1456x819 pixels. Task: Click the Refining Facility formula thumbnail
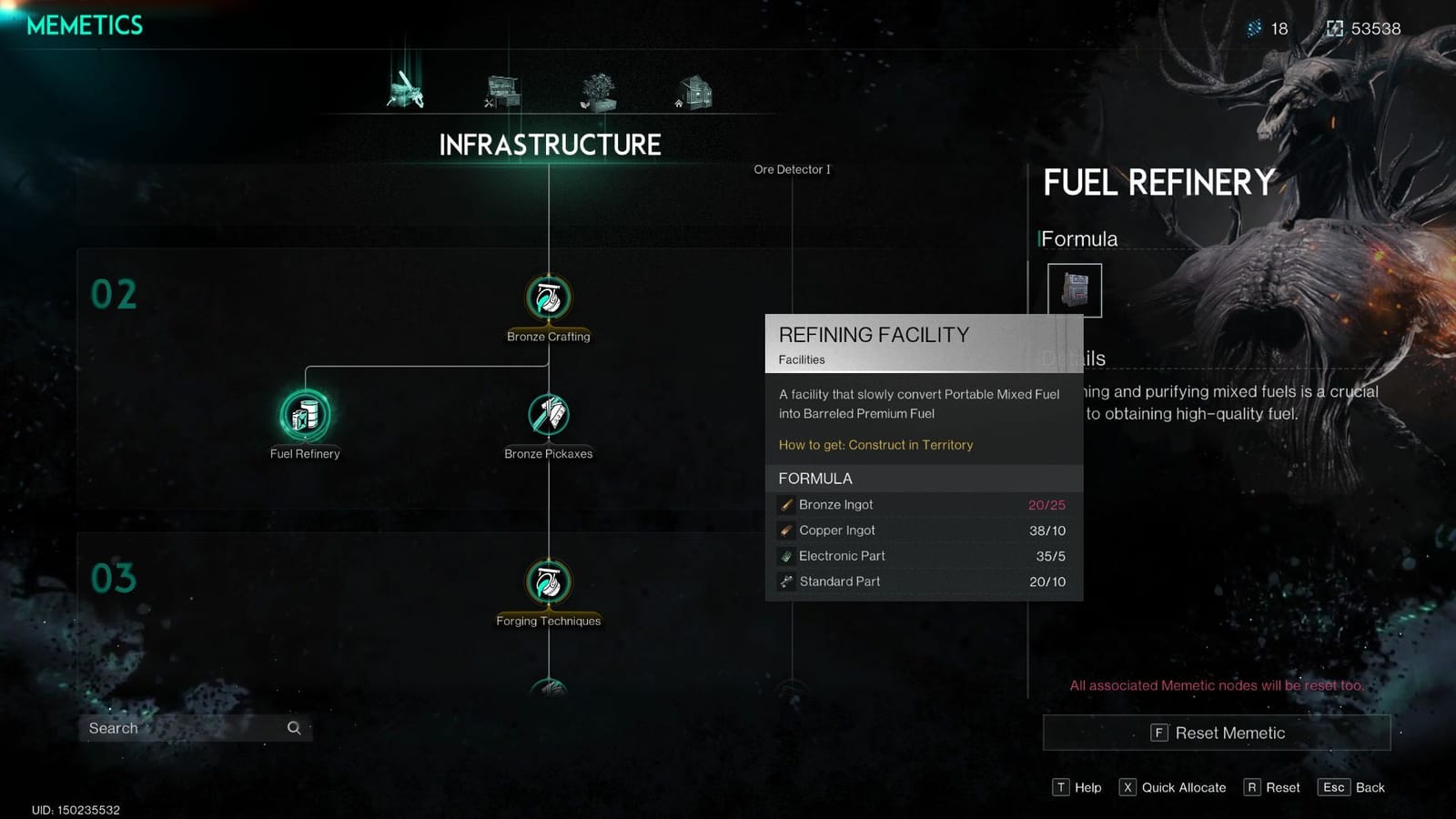pos(1076,289)
